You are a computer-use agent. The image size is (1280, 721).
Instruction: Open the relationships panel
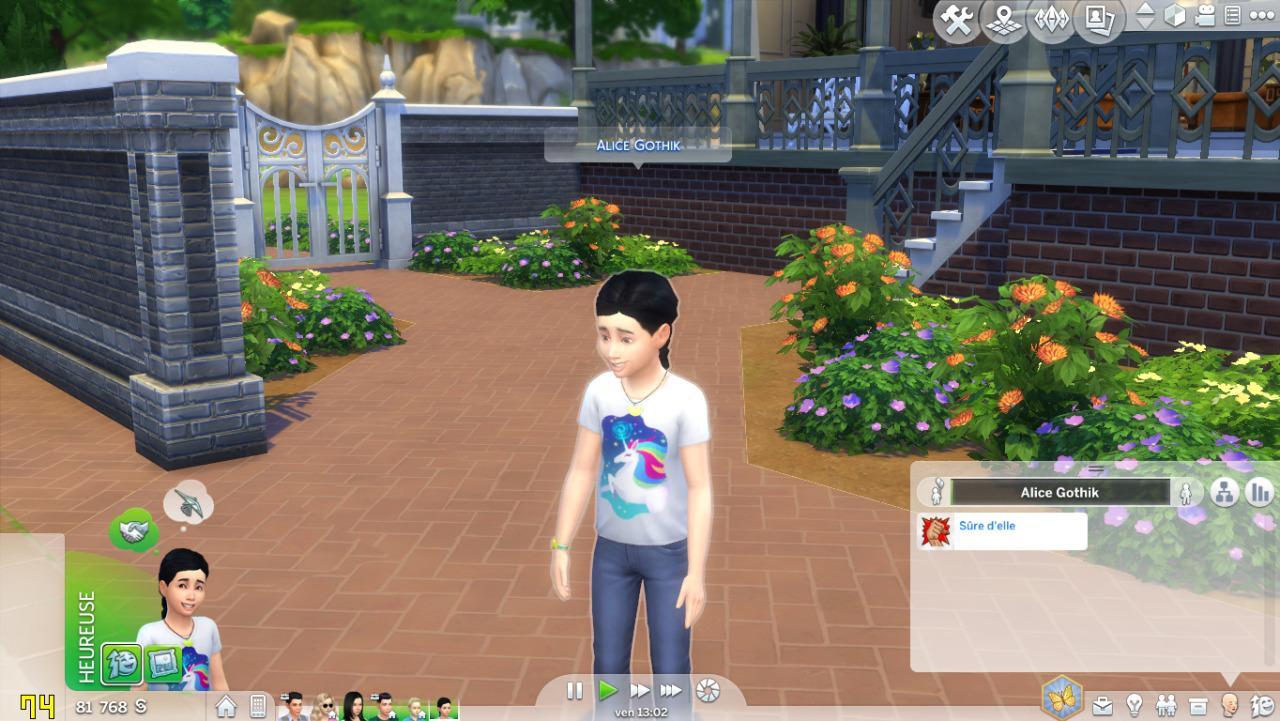(1166, 706)
